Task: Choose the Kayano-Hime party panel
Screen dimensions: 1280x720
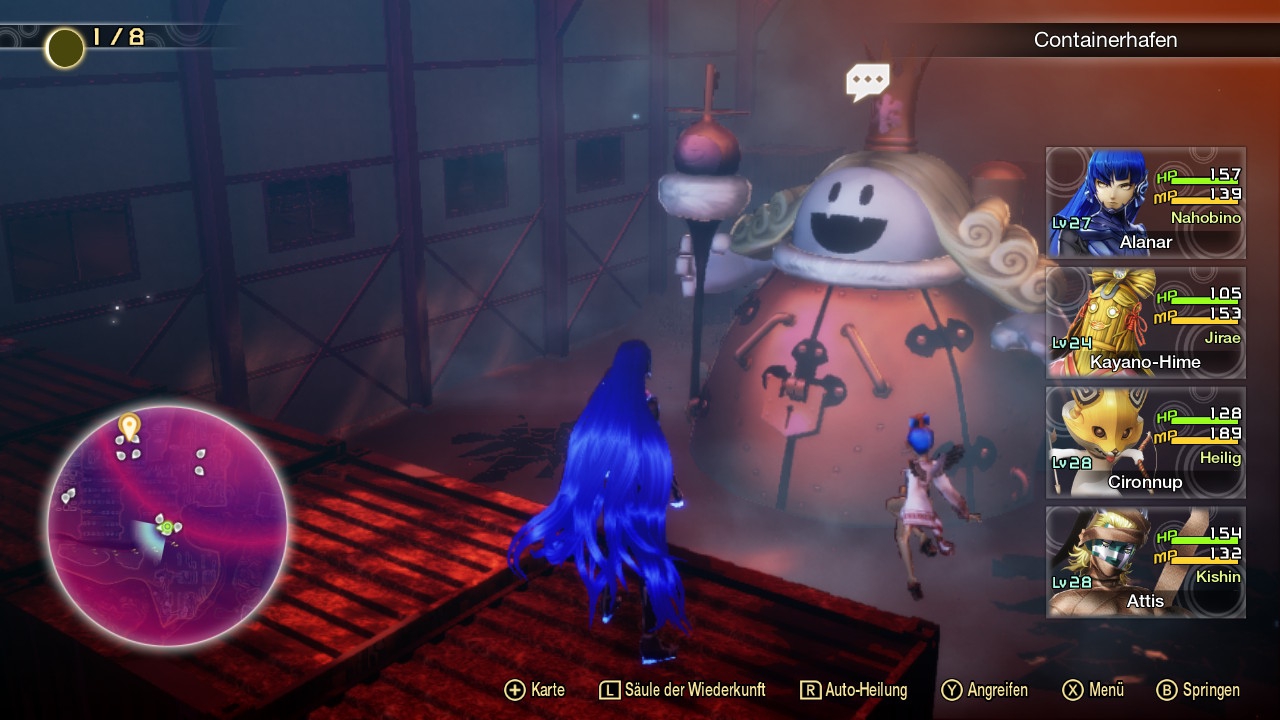Action: [x=1146, y=323]
